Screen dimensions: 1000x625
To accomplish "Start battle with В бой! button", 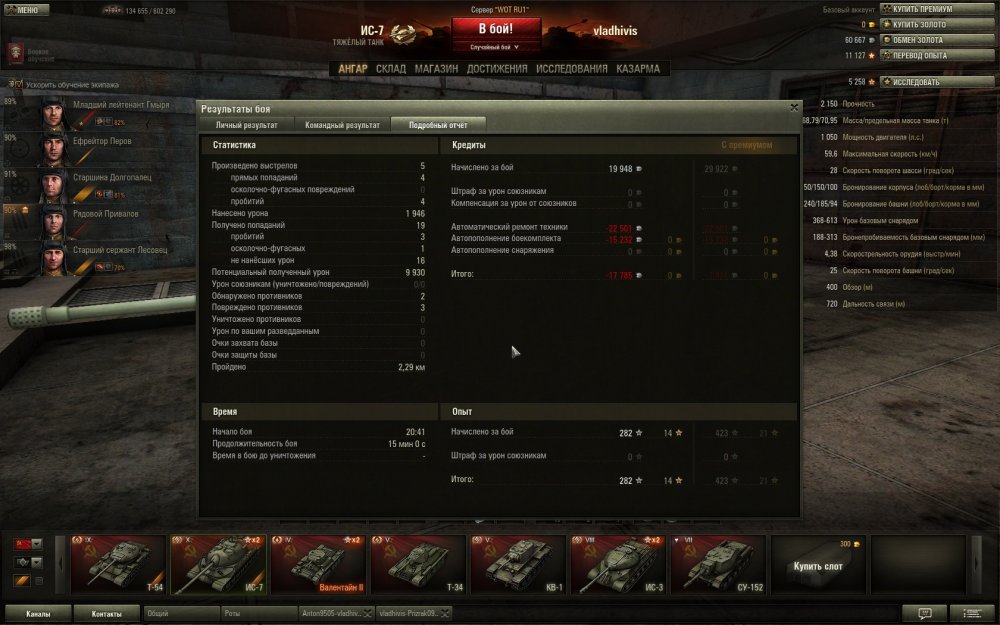I will [497, 27].
